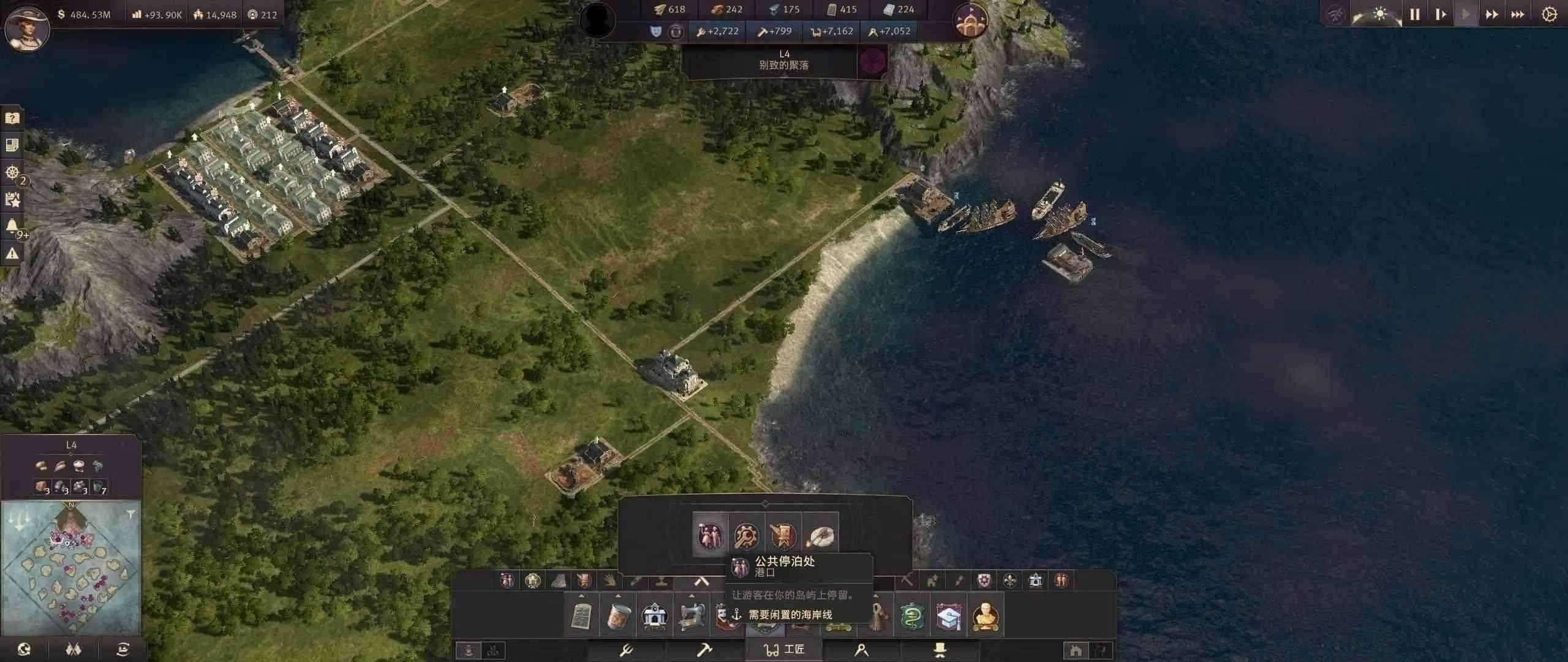Open the diplomacy flags menu
The image size is (1568, 662).
coord(73,649)
